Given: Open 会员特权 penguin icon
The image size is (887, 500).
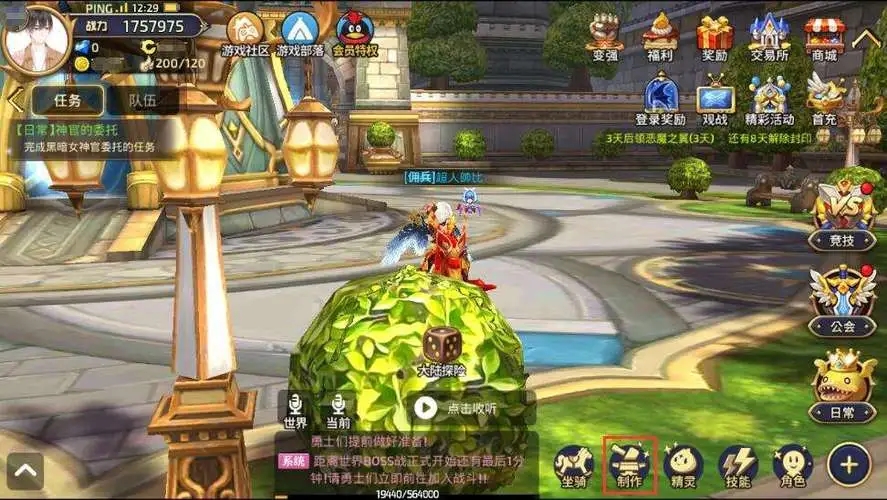Looking at the screenshot, I should pyautogui.click(x=354, y=32).
